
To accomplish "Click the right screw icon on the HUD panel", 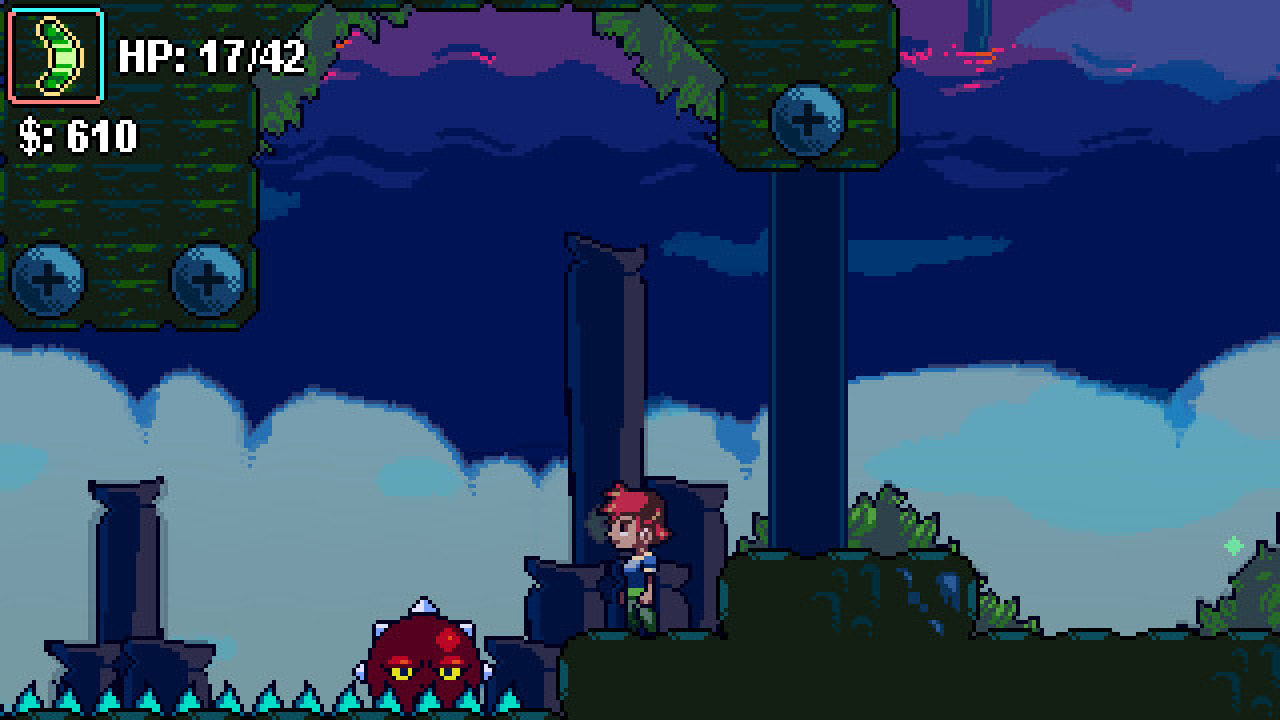I will coord(208,280).
